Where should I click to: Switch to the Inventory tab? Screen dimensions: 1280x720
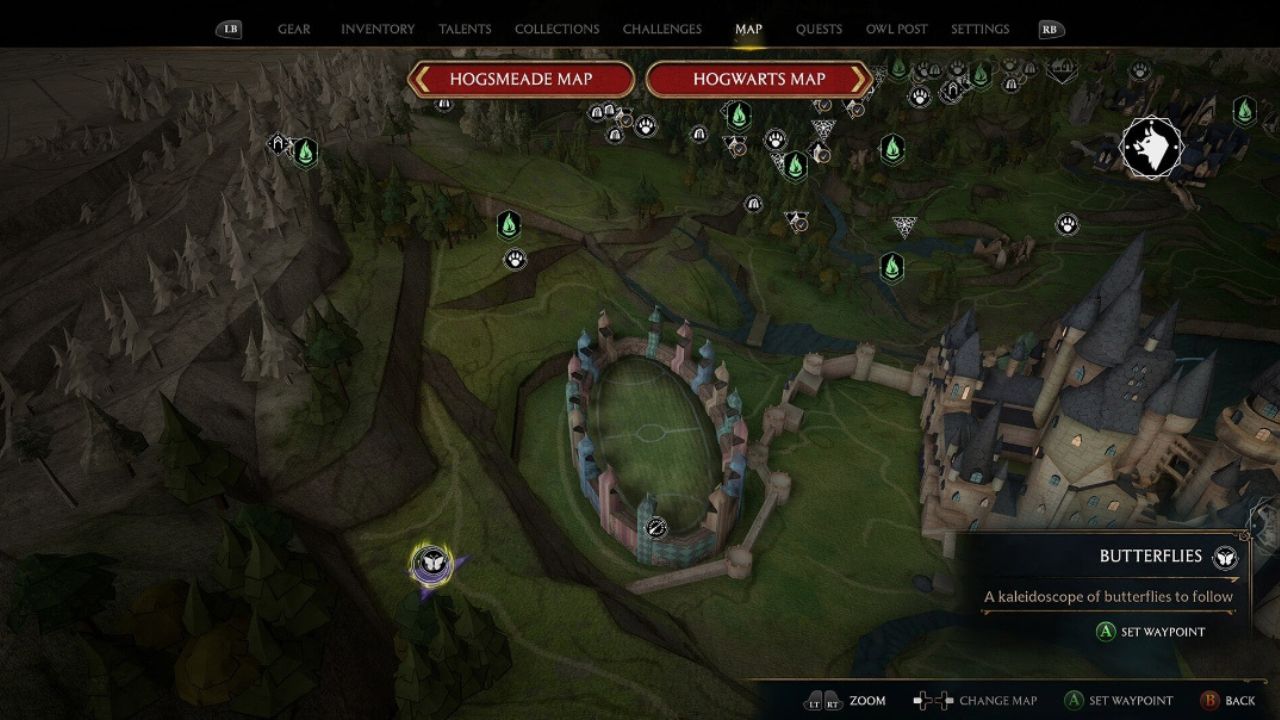pos(377,29)
